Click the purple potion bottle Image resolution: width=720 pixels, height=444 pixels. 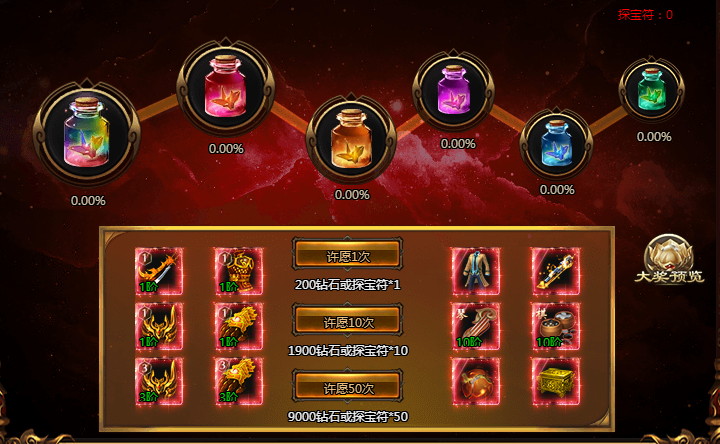coord(458,91)
